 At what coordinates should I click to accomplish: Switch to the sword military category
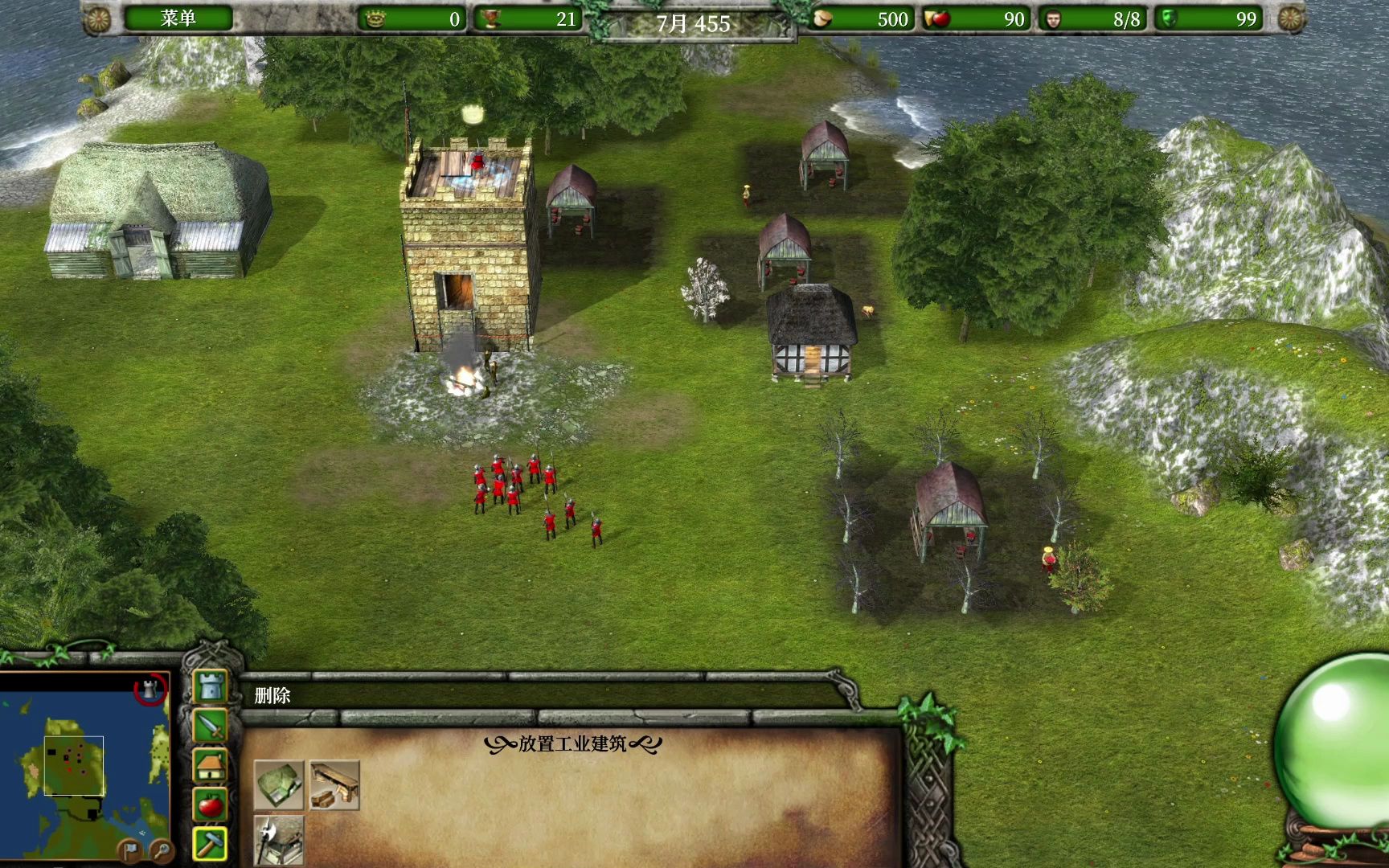tap(211, 726)
